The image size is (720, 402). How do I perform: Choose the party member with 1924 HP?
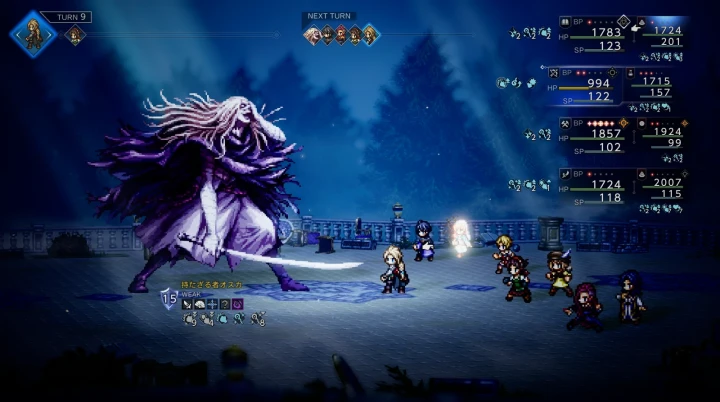(x=660, y=138)
